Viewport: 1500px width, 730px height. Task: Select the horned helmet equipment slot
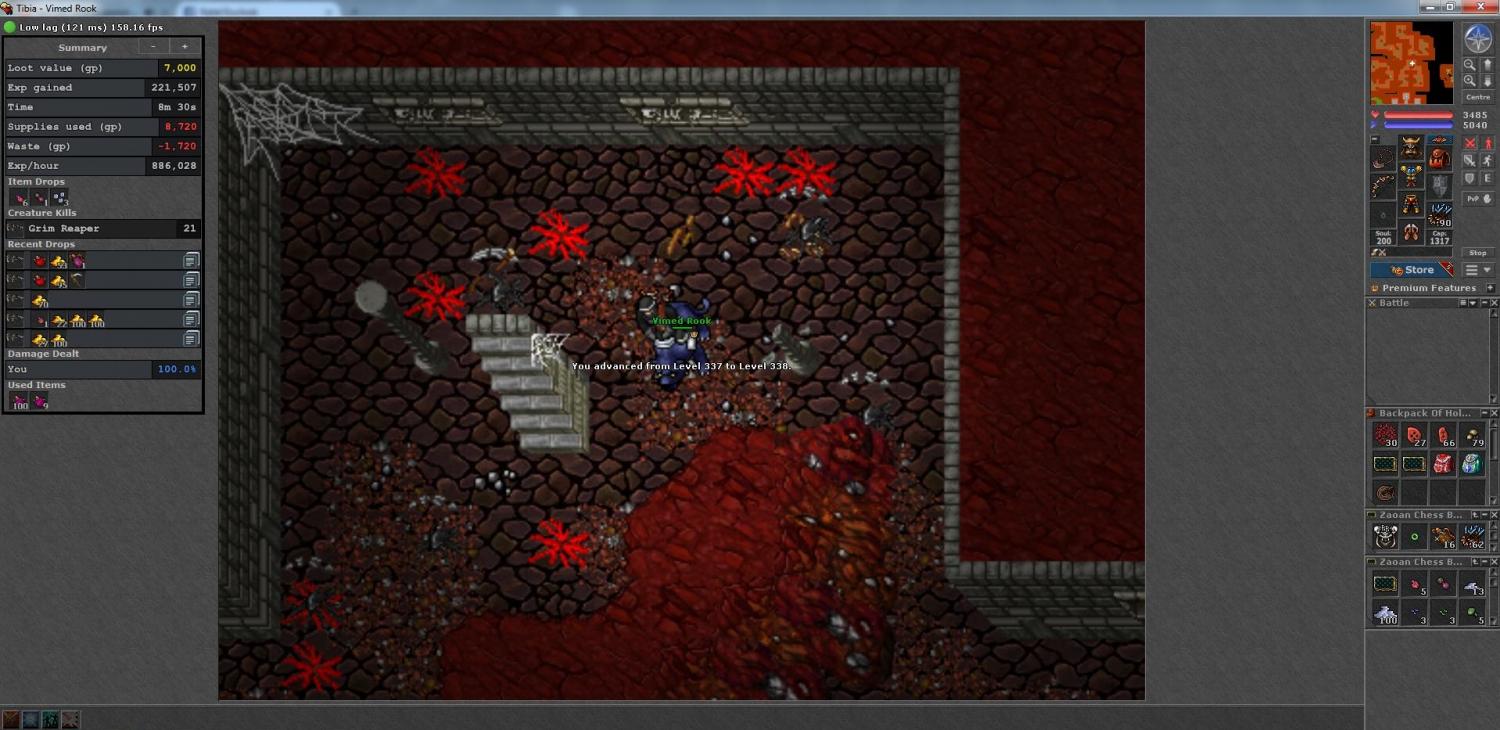pos(1411,147)
